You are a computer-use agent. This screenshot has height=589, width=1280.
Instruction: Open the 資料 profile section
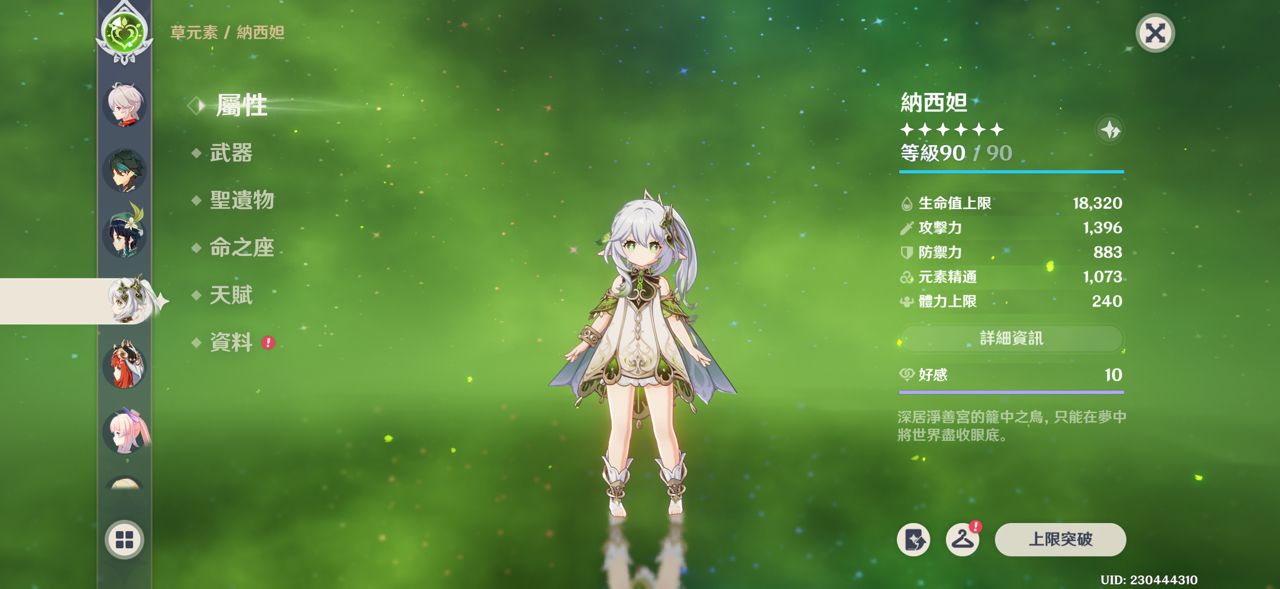pyautogui.click(x=231, y=343)
